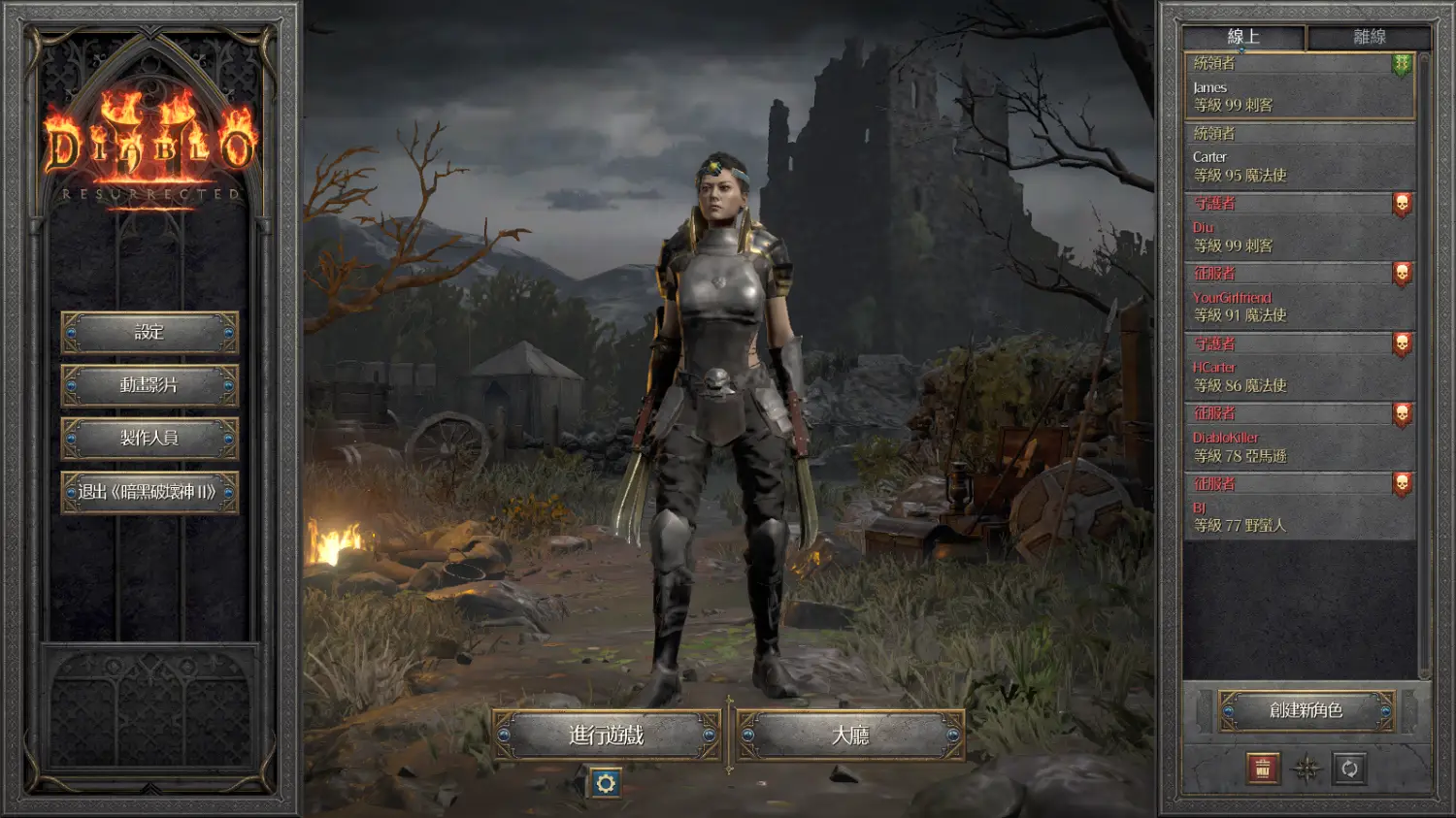The width and height of the screenshot is (1456, 818).
Task: Exit the game via 退出《暗黑破壞神 II》
Action: 149,492
